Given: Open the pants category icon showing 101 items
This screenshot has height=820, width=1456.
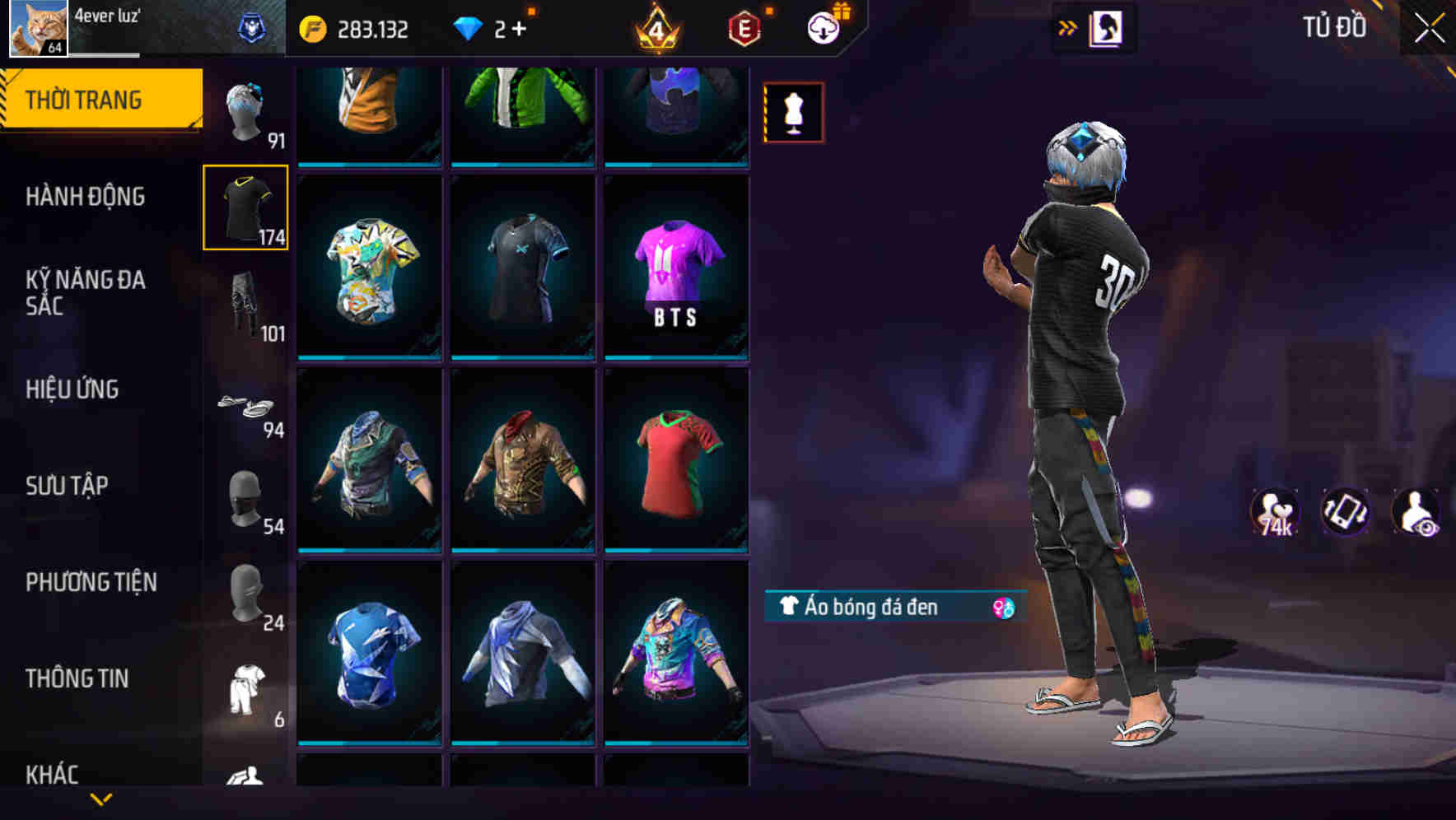Looking at the screenshot, I should tap(245, 305).
